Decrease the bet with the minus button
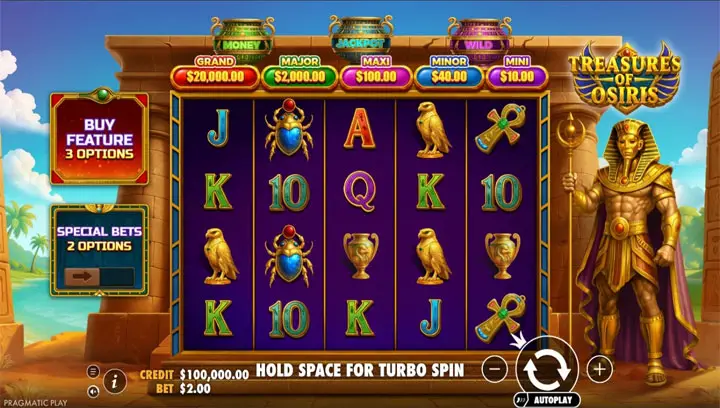Screen dimensions: 720x408 pos(494,369)
